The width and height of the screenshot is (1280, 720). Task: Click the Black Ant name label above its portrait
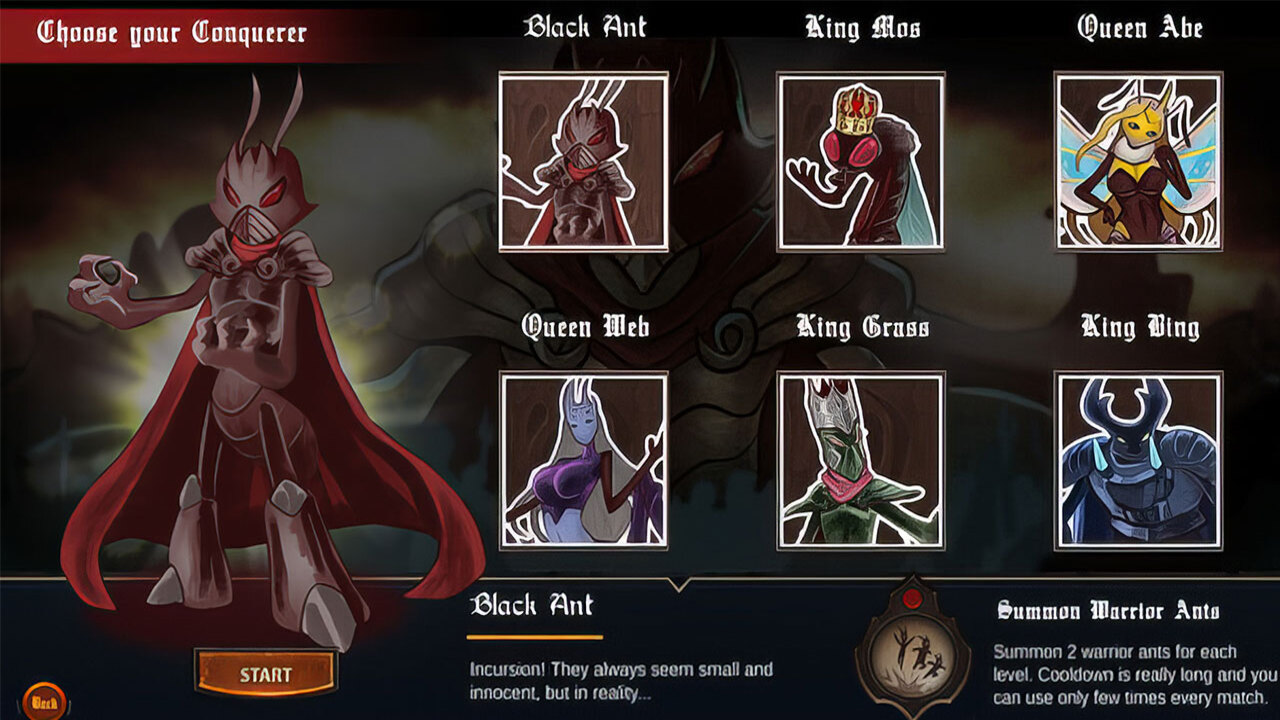pyautogui.click(x=586, y=25)
